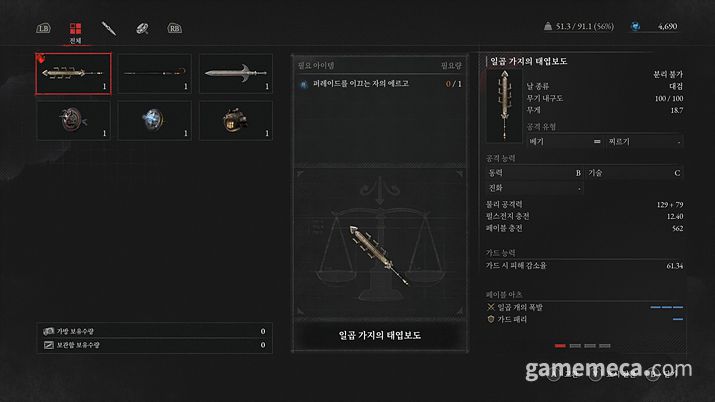Select the black and gold lantern item
715x402 pixels.
(235, 120)
